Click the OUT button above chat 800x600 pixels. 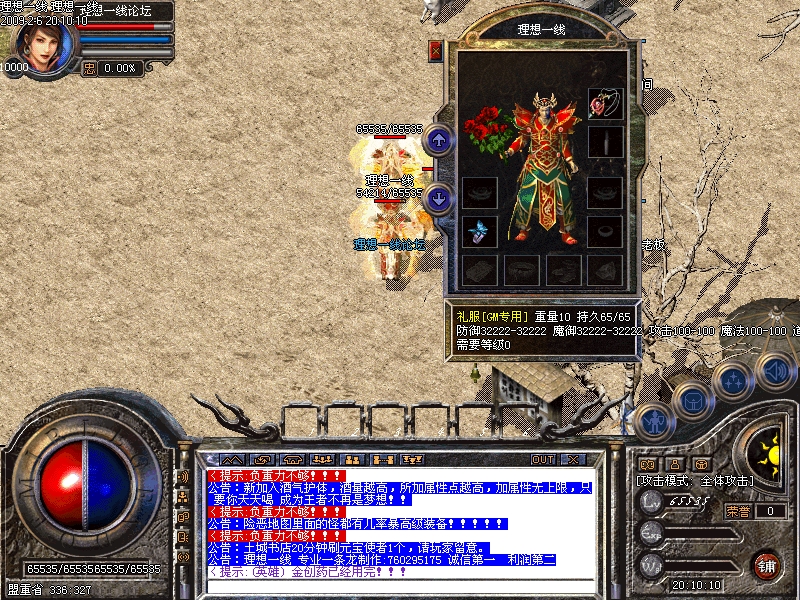[x=543, y=459]
